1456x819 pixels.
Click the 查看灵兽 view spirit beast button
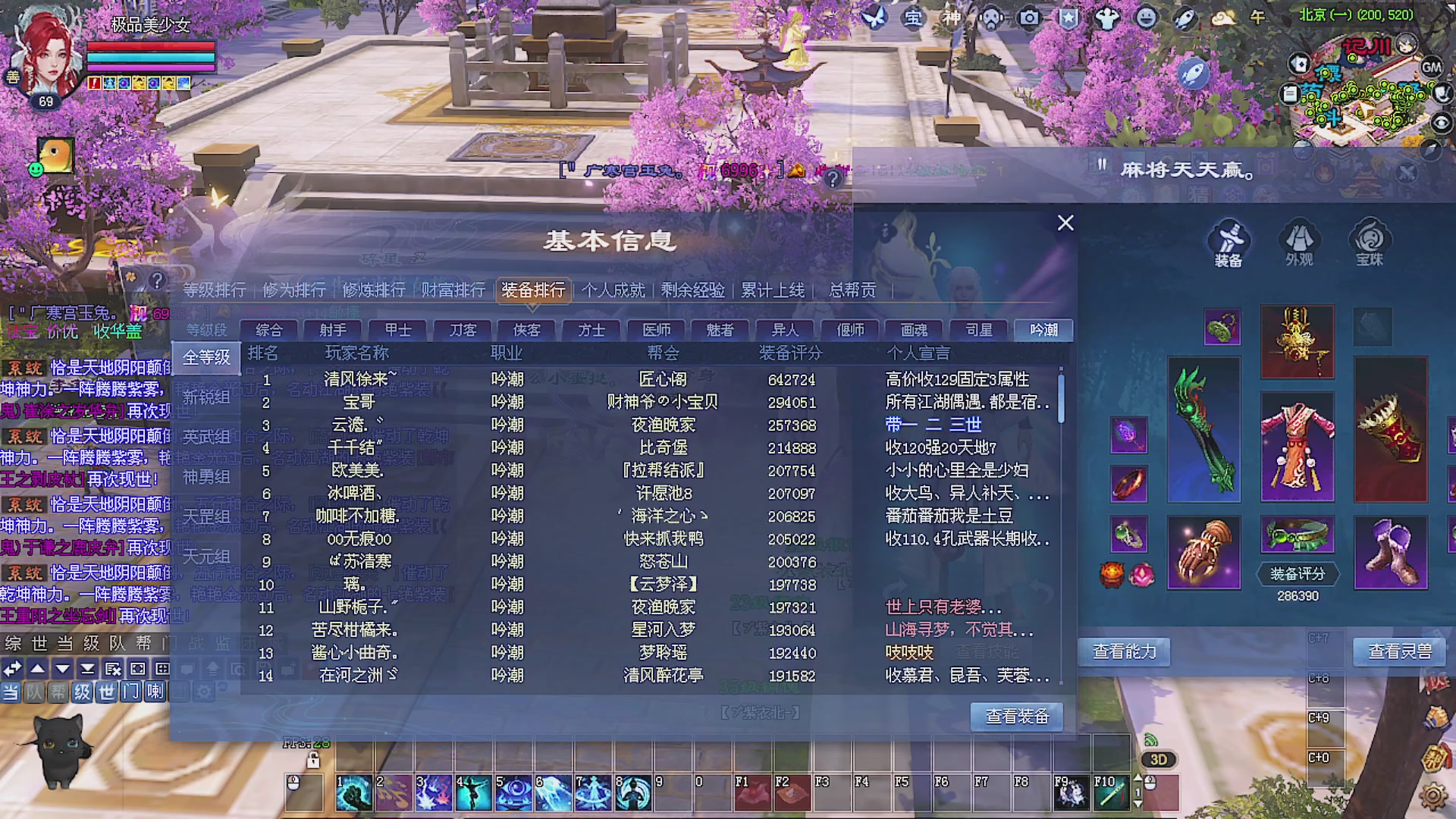(x=1401, y=651)
